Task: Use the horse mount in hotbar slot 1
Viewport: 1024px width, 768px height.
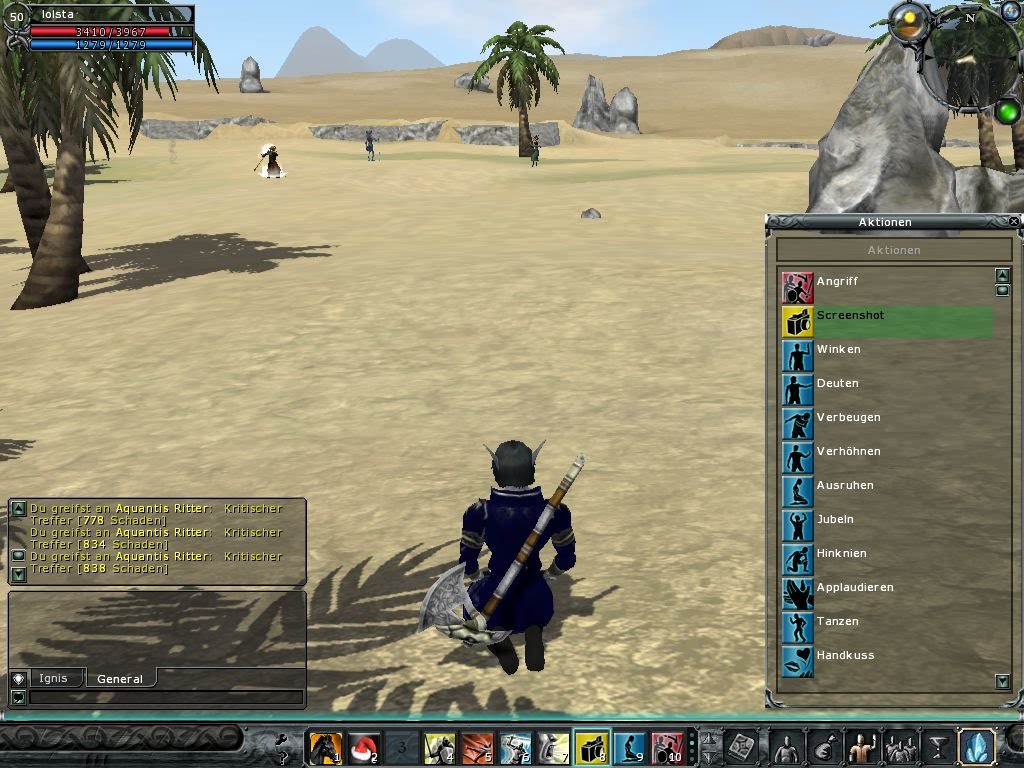Action: (x=325, y=747)
